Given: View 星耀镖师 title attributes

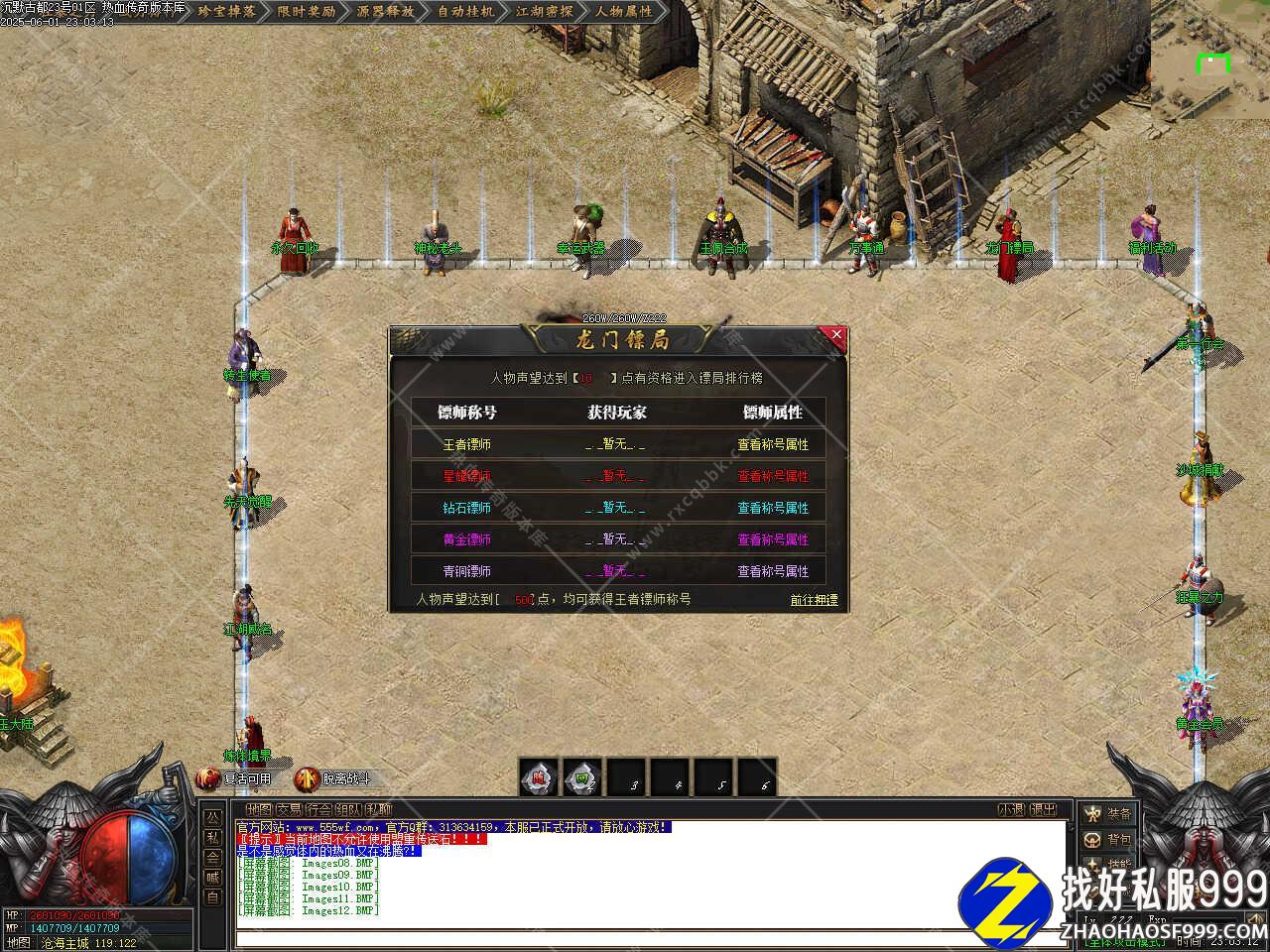Looking at the screenshot, I should click(x=773, y=476).
